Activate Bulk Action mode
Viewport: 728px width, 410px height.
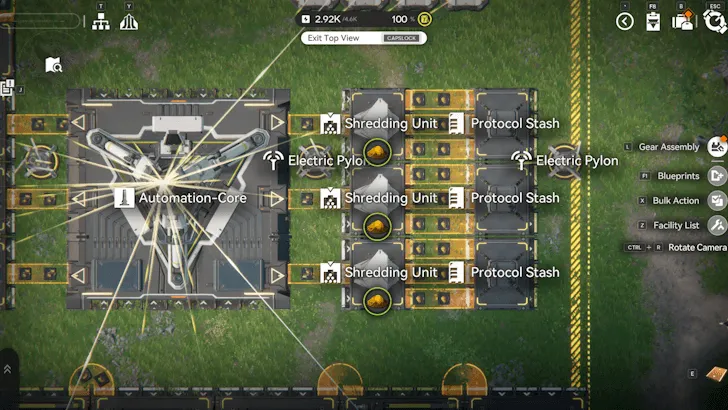click(x=716, y=200)
